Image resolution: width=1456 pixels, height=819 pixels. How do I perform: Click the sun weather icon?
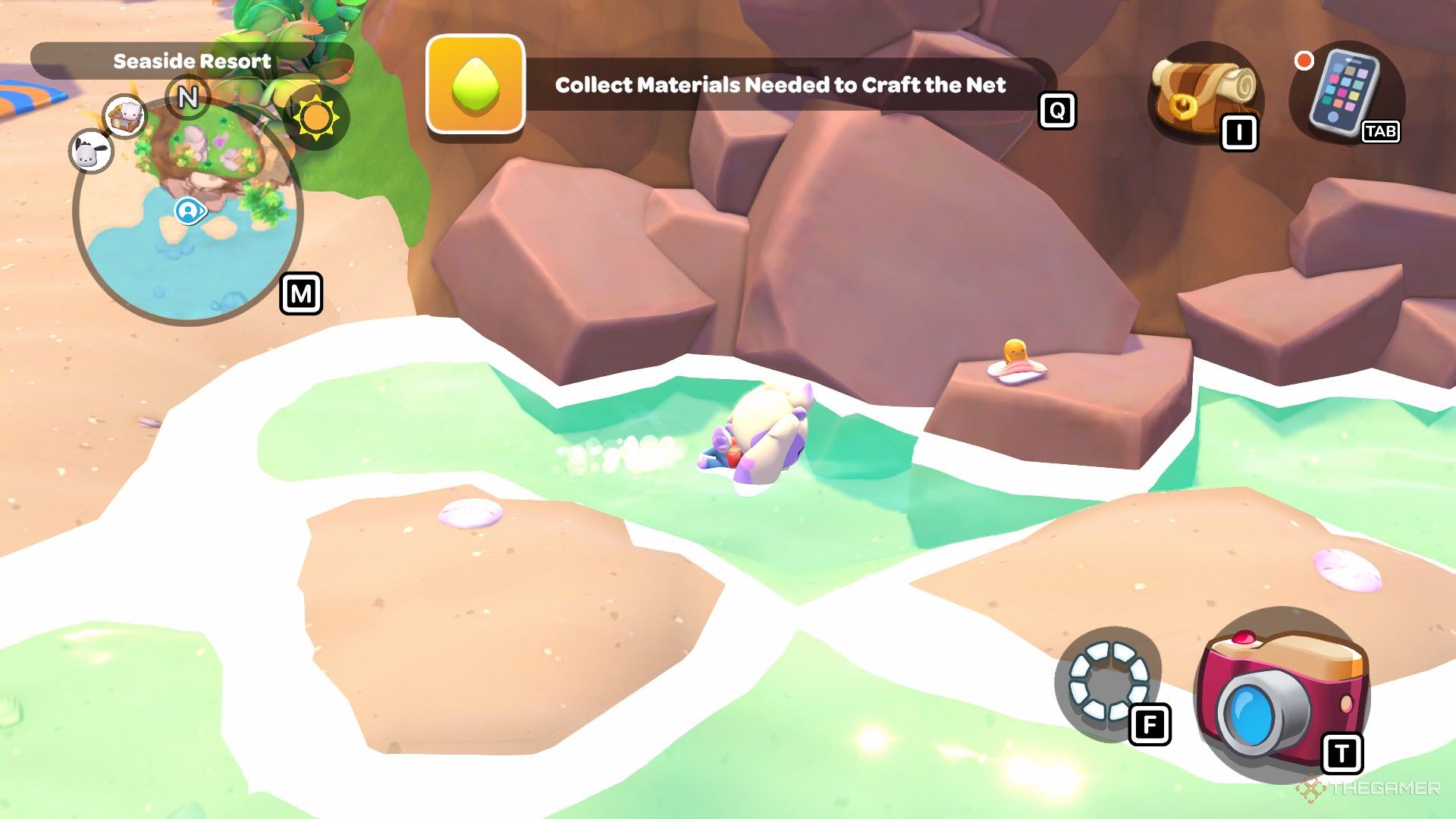tap(316, 118)
